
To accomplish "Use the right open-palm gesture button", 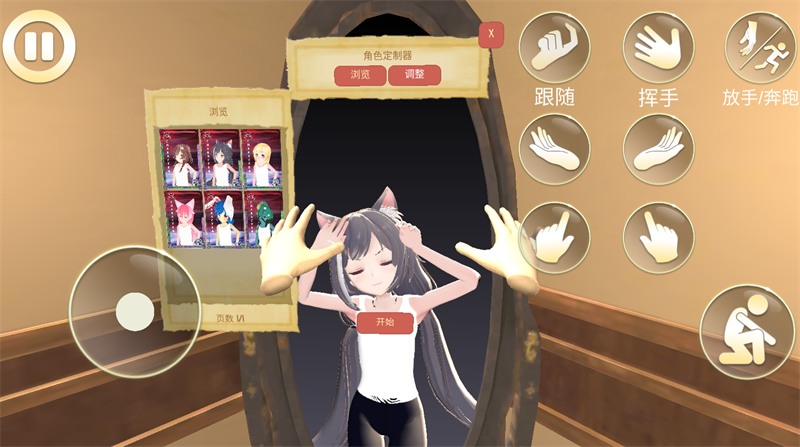I will [658, 149].
